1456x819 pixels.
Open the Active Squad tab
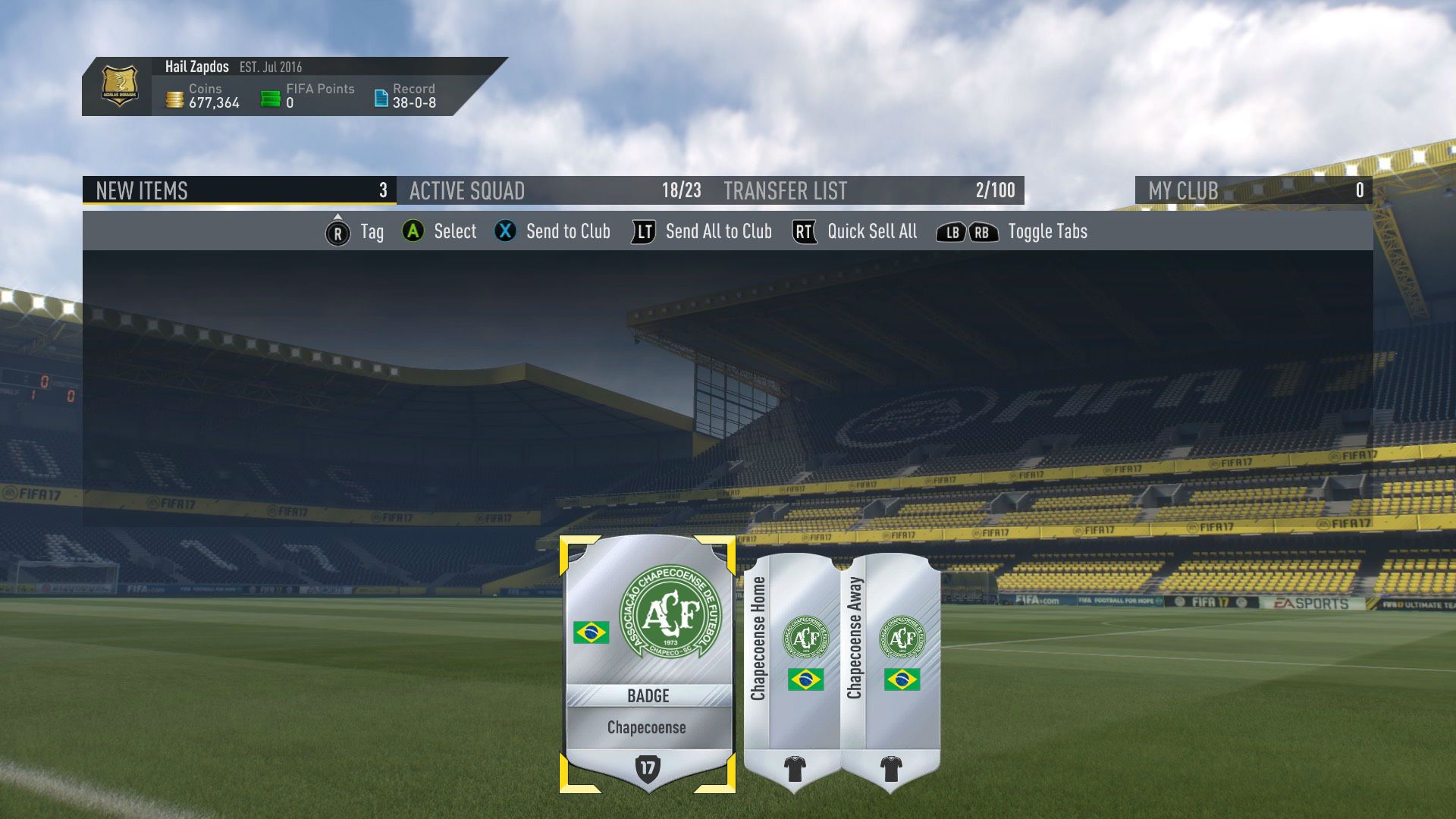click(554, 190)
